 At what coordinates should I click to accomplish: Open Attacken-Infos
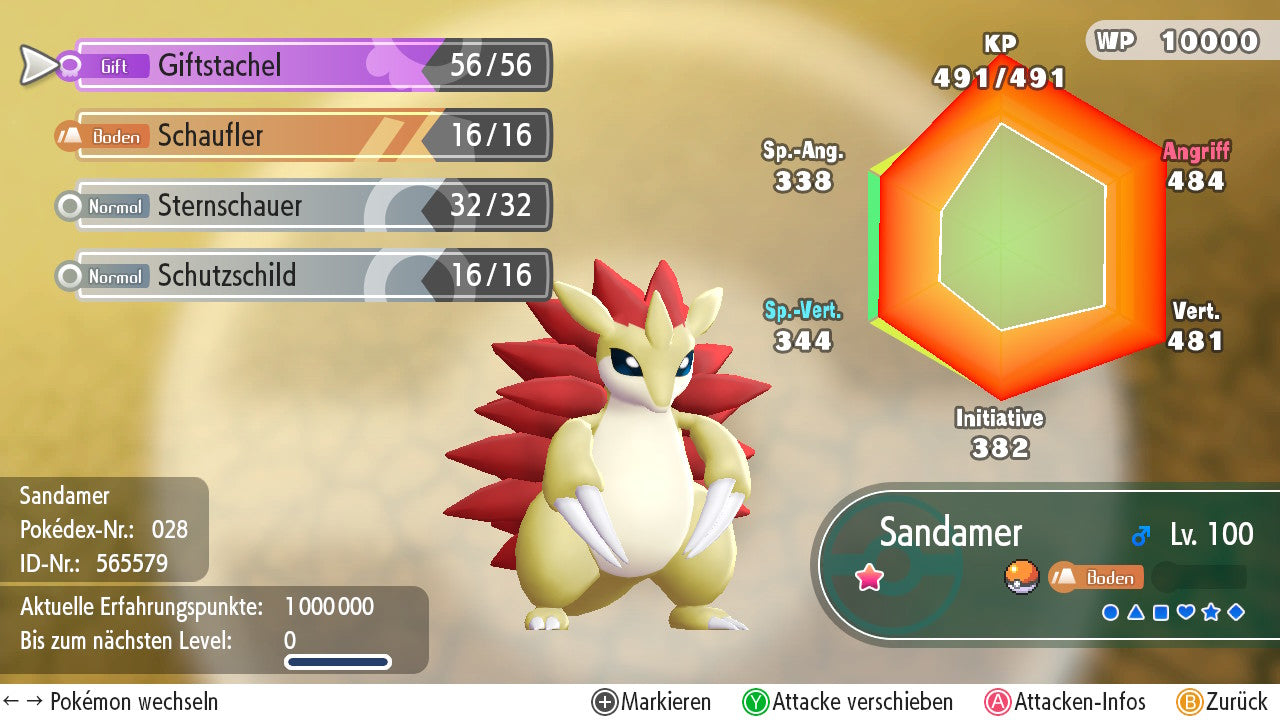pos(1066,702)
